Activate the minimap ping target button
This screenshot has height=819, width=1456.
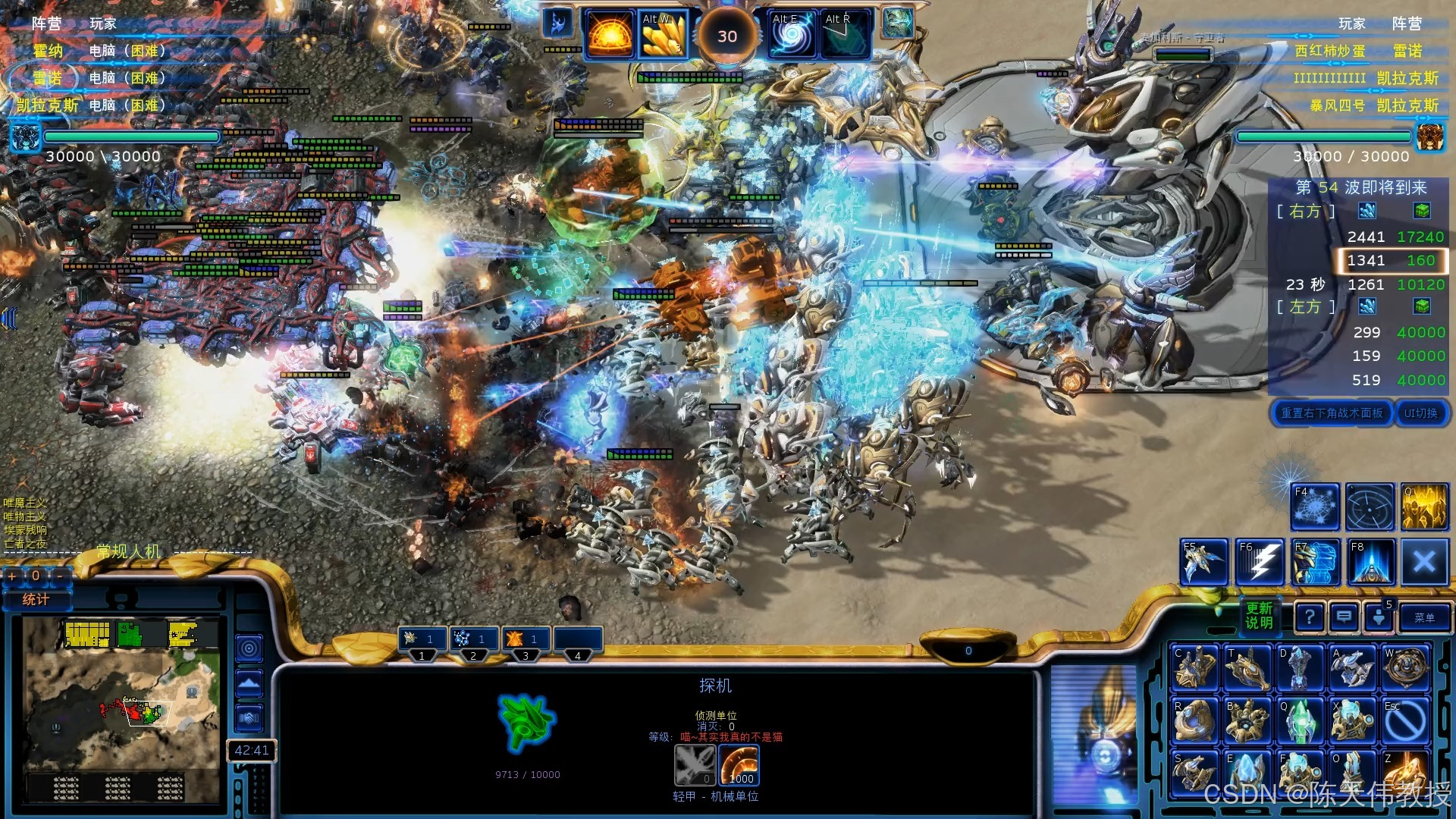coord(249,648)
